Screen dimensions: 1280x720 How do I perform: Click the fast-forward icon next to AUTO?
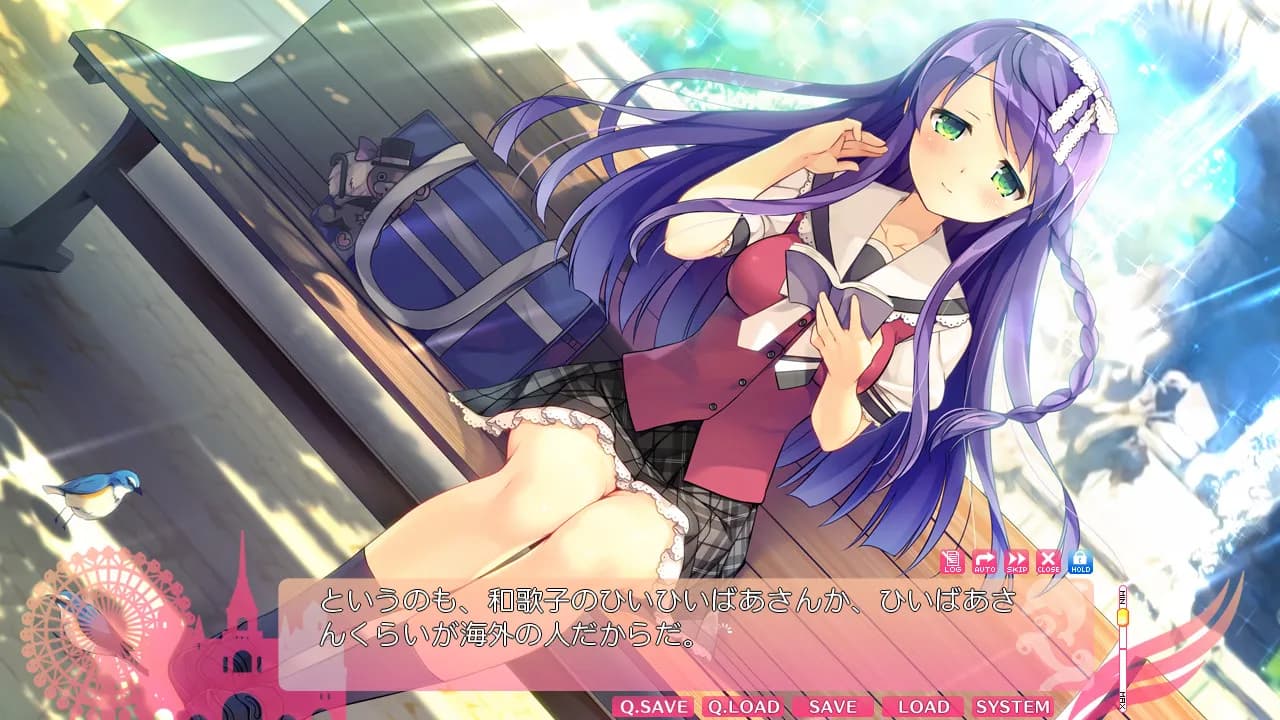pos(1016,562)
